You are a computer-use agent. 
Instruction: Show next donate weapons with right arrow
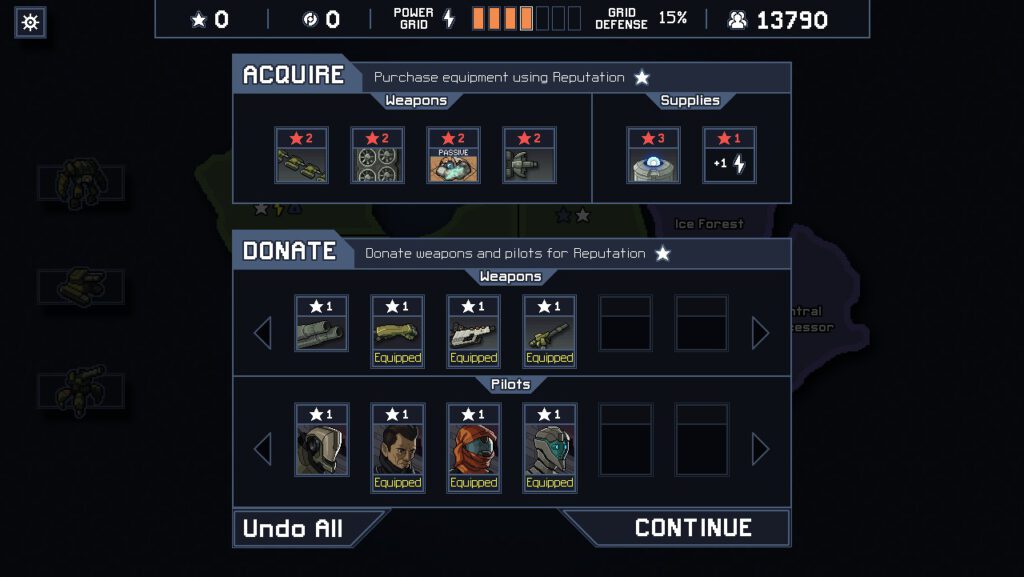(x=760, y=332)
